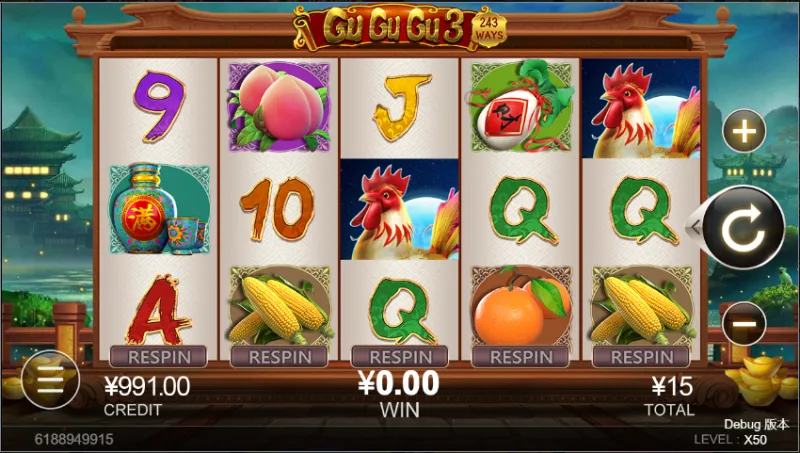
Task: Decrease the bet with the minus button
Action: coord(743,324)
